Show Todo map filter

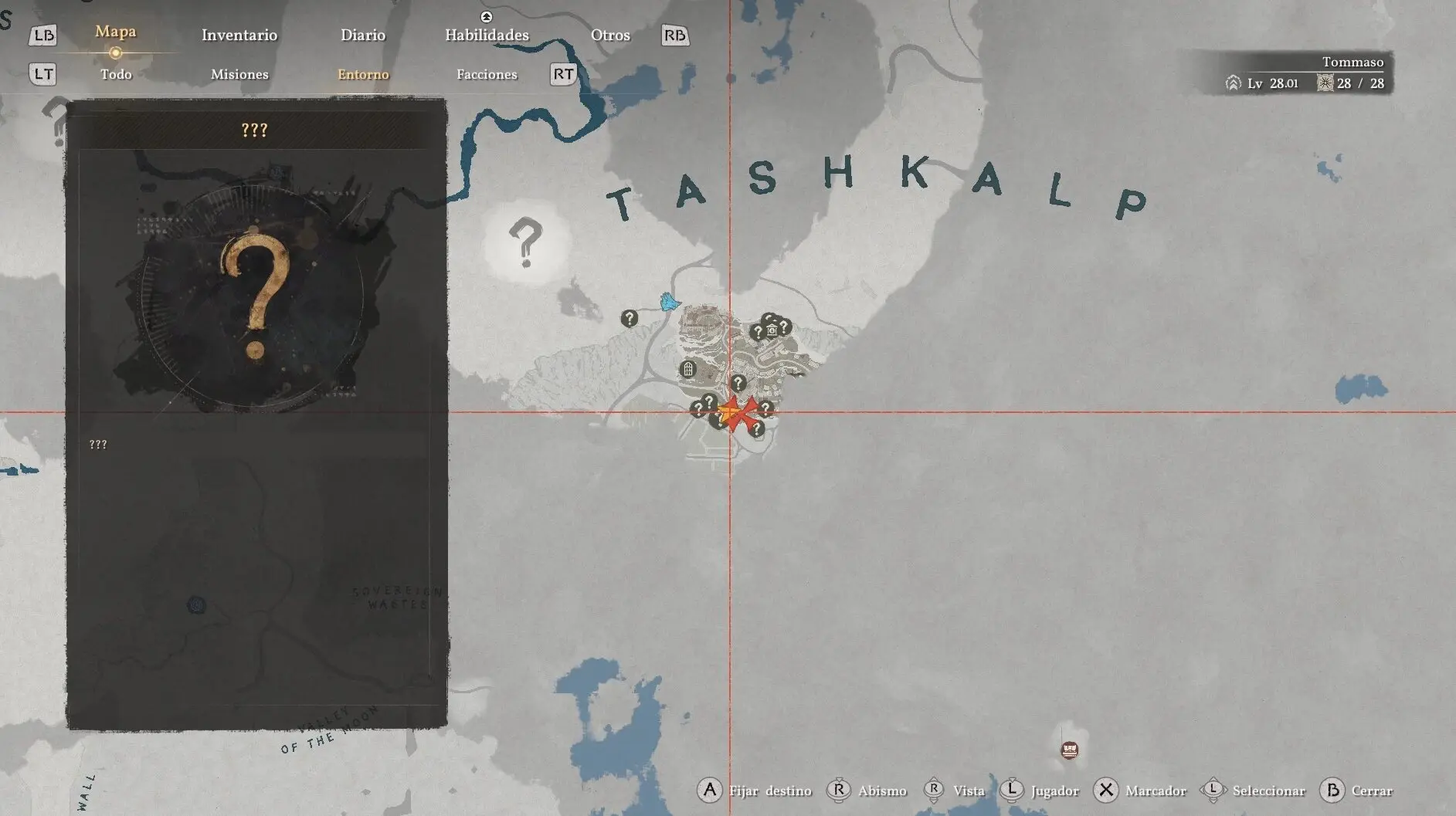point(116,74)
